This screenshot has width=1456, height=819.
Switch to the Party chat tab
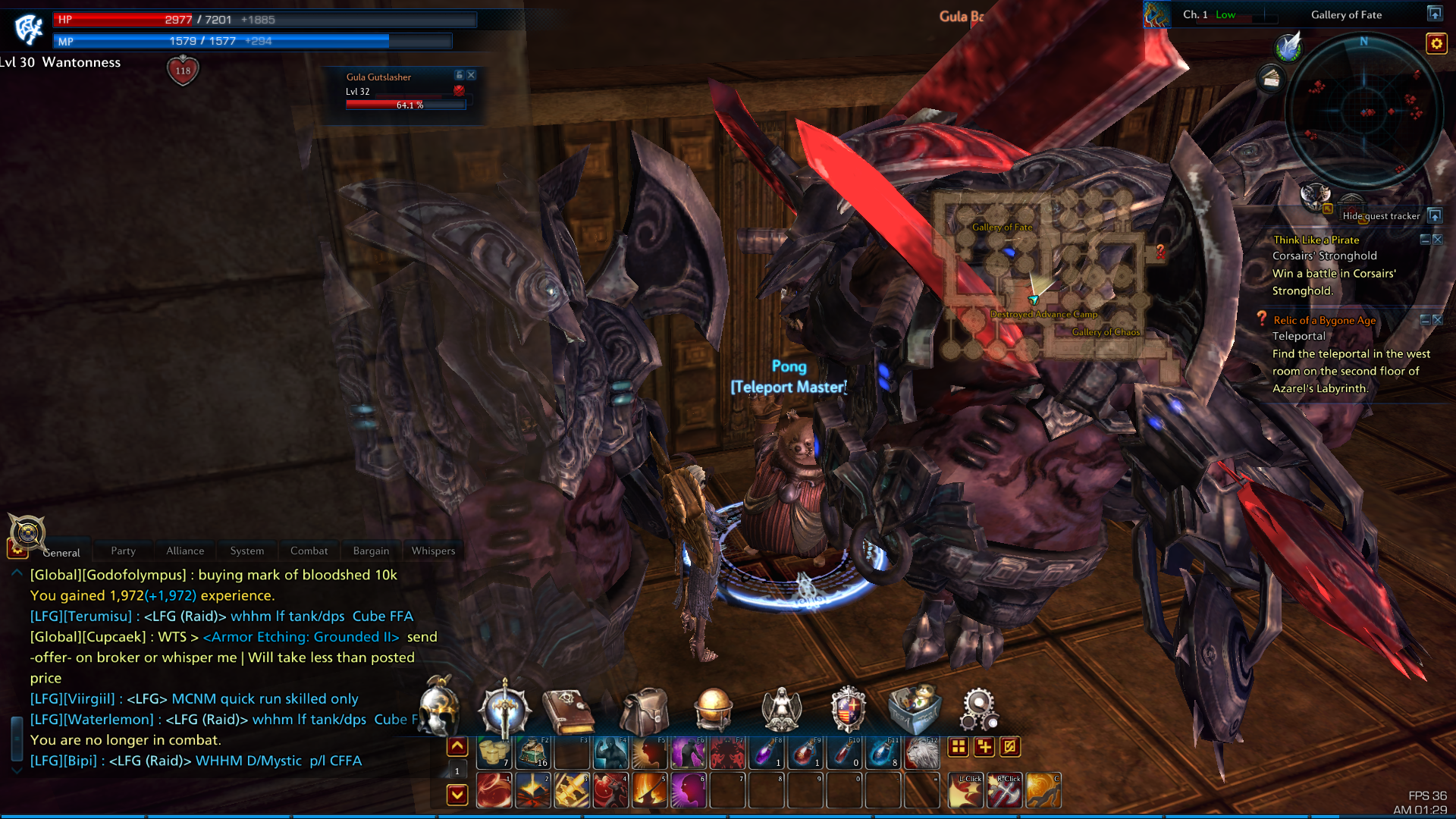tap(123, 551)
